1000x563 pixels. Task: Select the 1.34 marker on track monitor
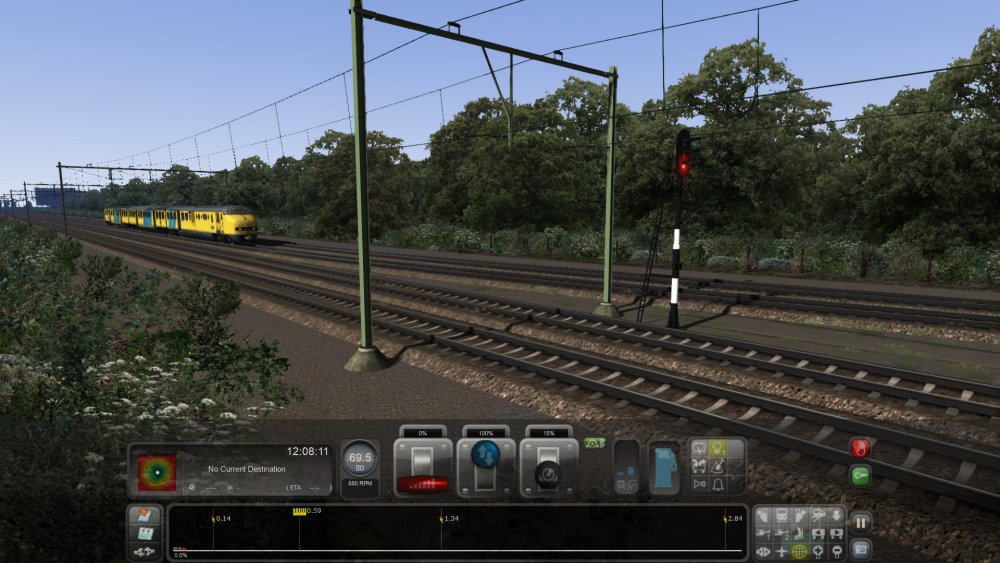tap(441, 520)
